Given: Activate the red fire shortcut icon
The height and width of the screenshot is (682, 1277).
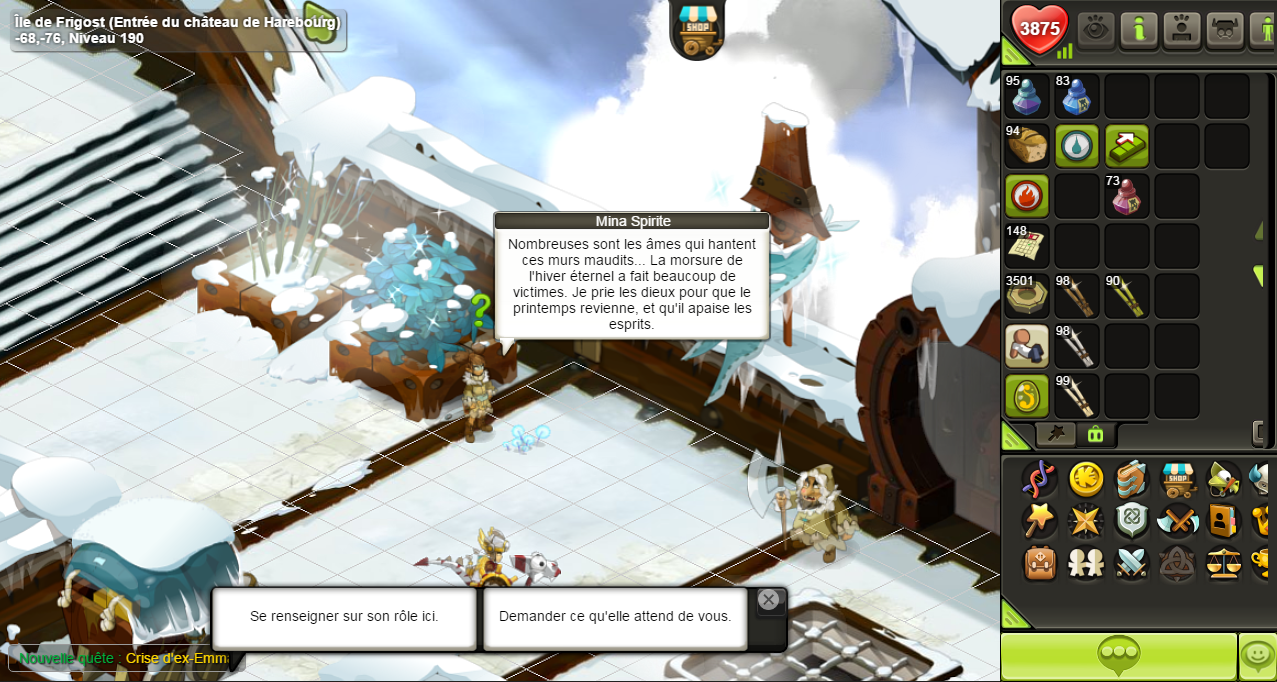Looking at the screenshot, I should (x=1027, y=196).
